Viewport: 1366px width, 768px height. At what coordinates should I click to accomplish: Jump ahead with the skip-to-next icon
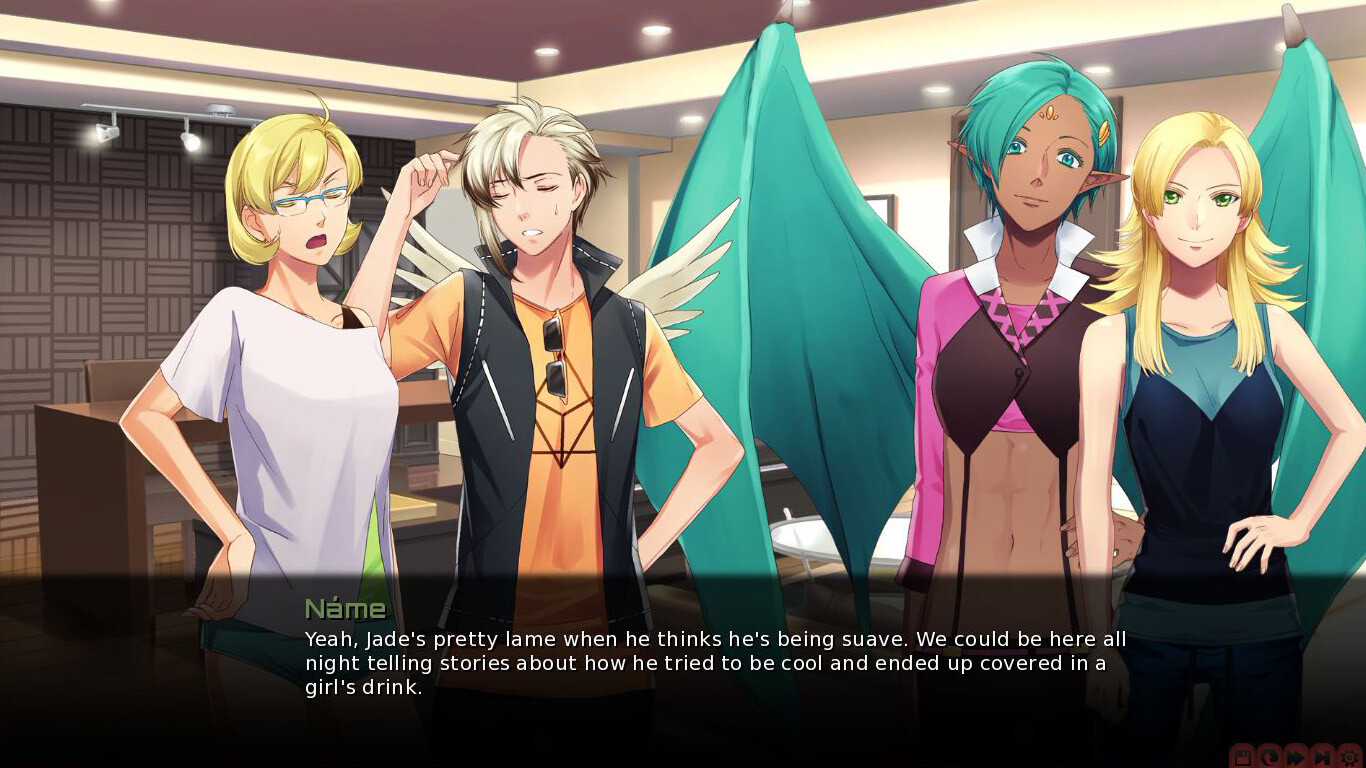(x=1322, y=757)
